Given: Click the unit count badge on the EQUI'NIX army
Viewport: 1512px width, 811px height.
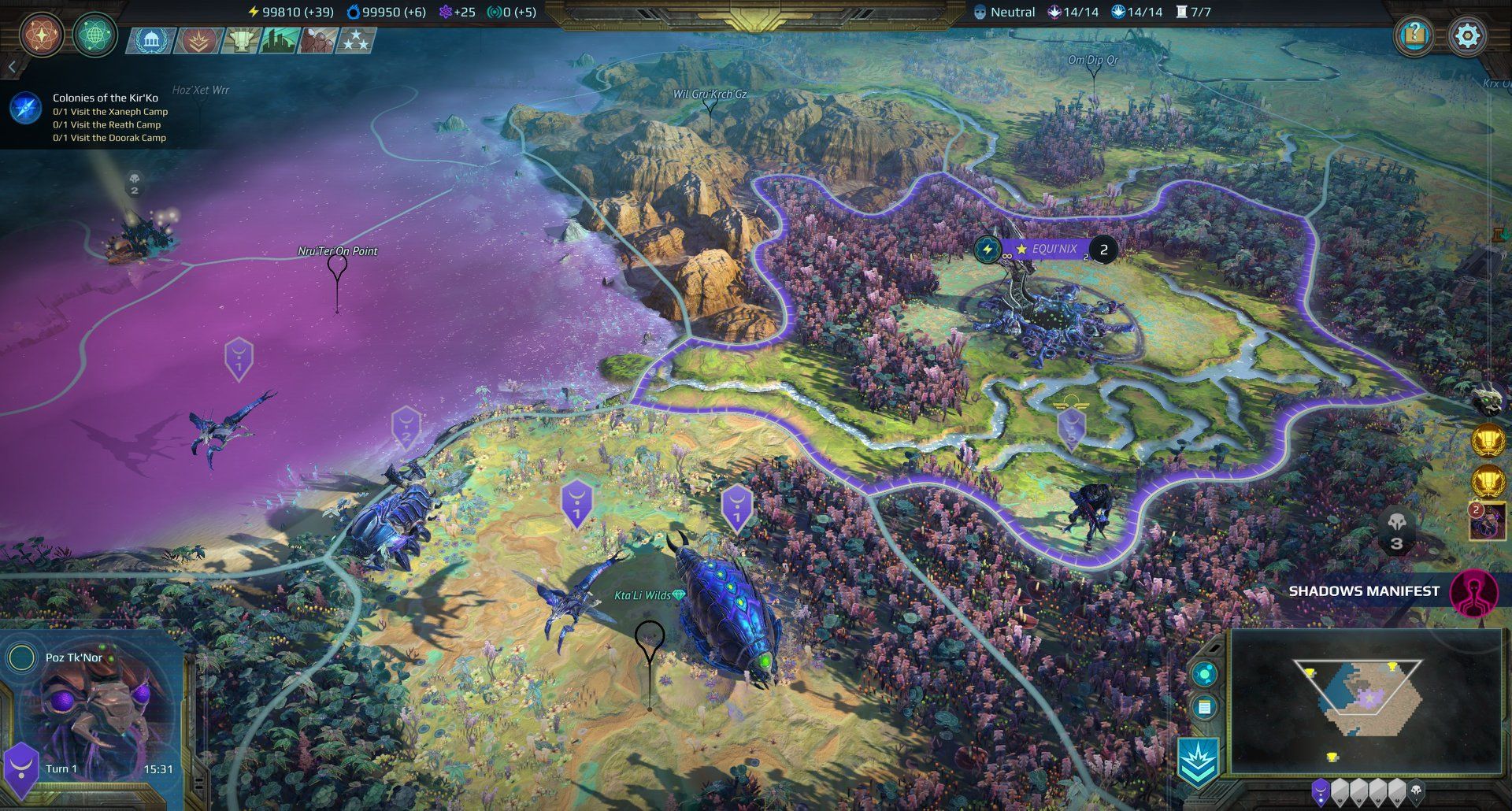Looking at the screenshot, I should pyautogui.click(x=1104, y=250).
